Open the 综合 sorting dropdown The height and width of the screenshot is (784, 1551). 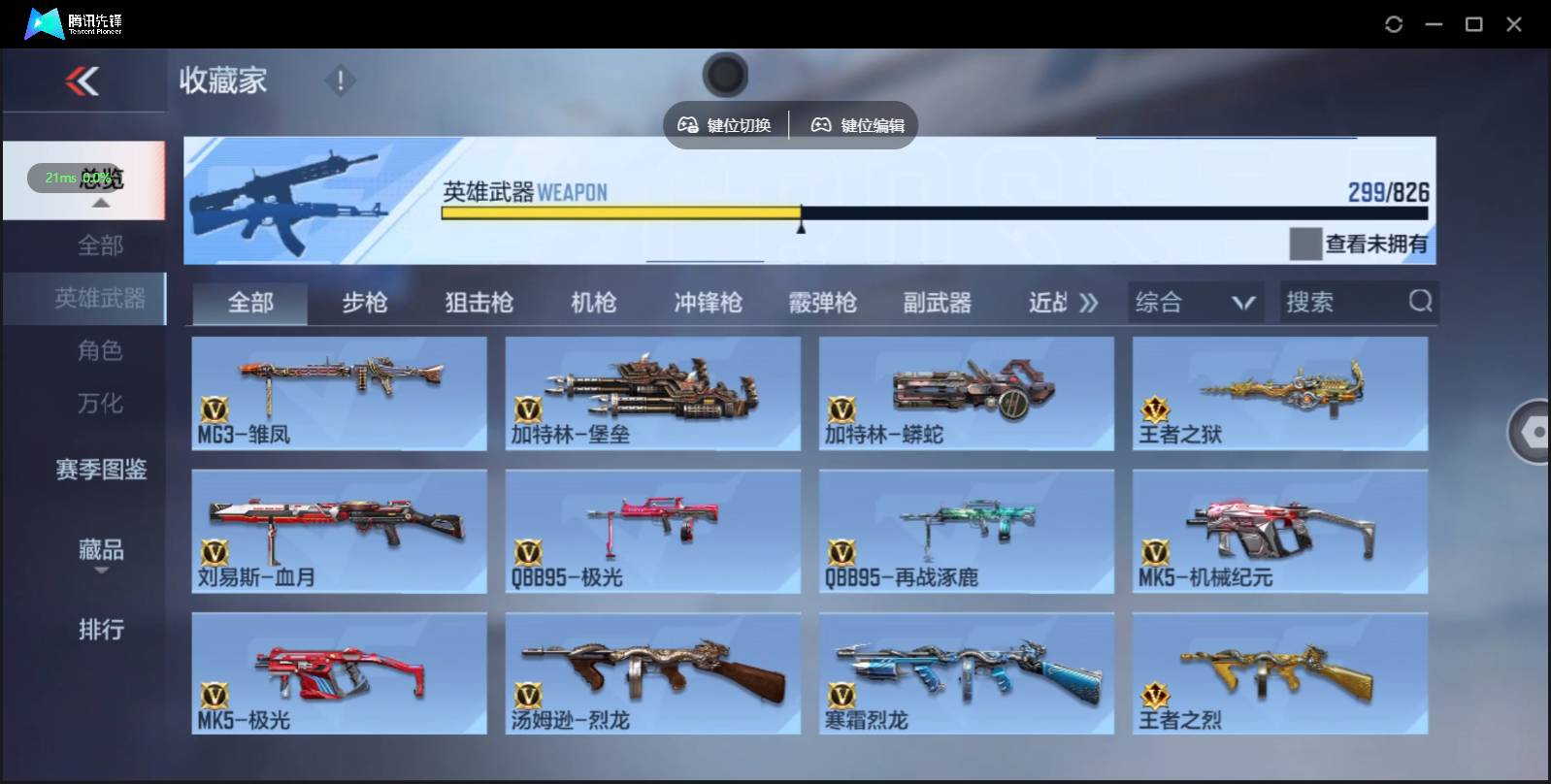tap(1196, 302)
